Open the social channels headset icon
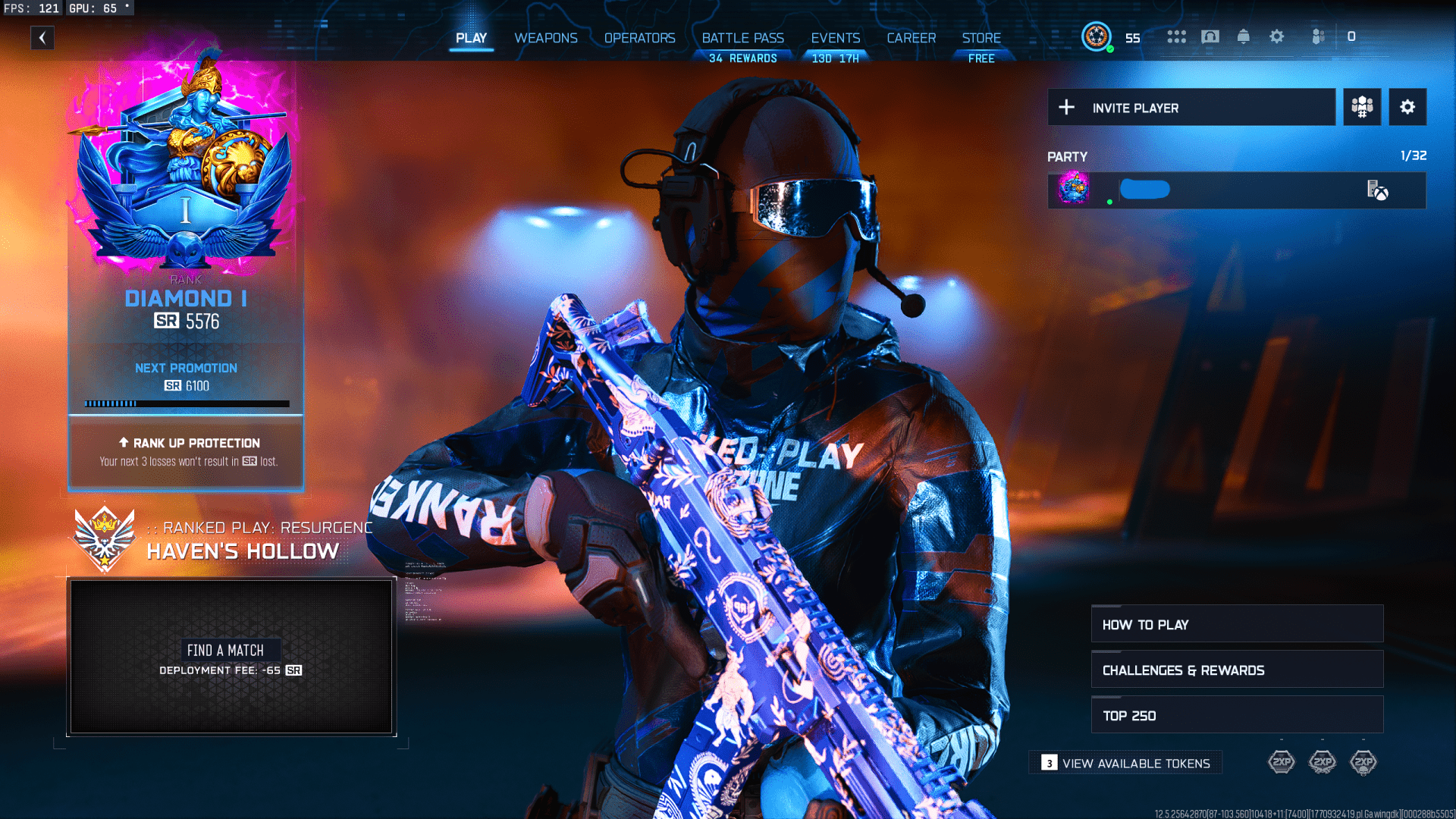The image size is (1456, 819). (1211, 36)
